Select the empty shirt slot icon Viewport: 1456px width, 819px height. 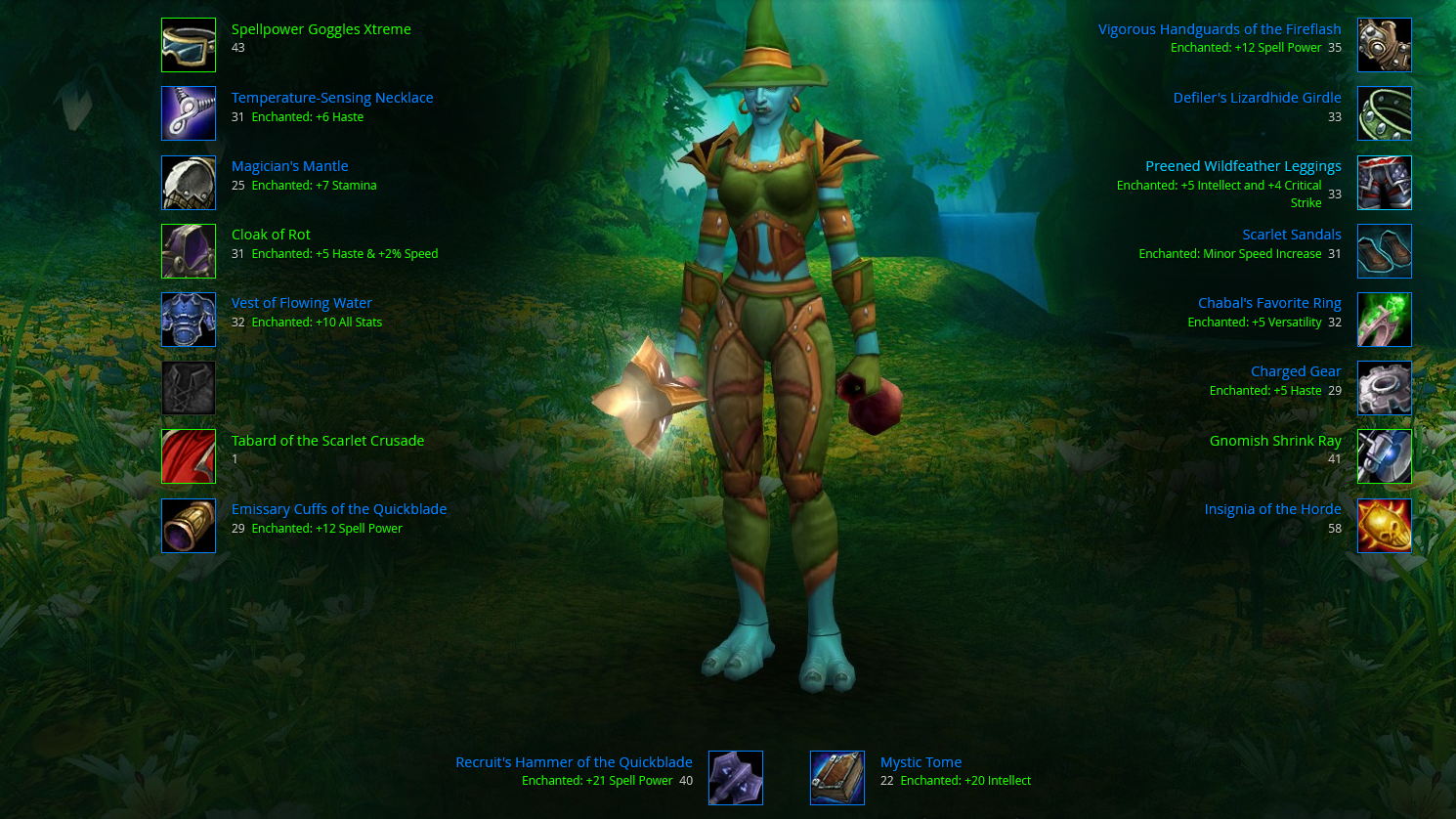(189, 388)
